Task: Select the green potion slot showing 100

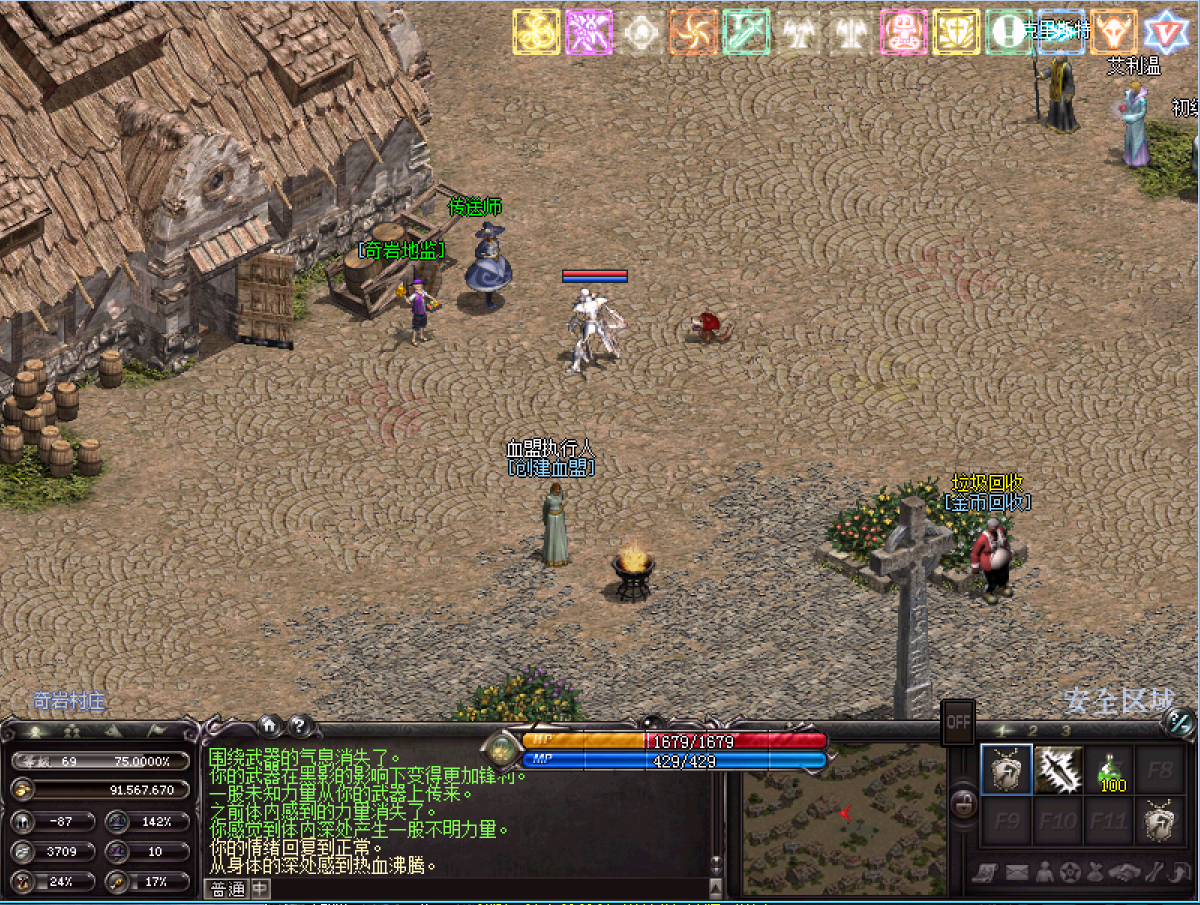Action: (1109, 770)
